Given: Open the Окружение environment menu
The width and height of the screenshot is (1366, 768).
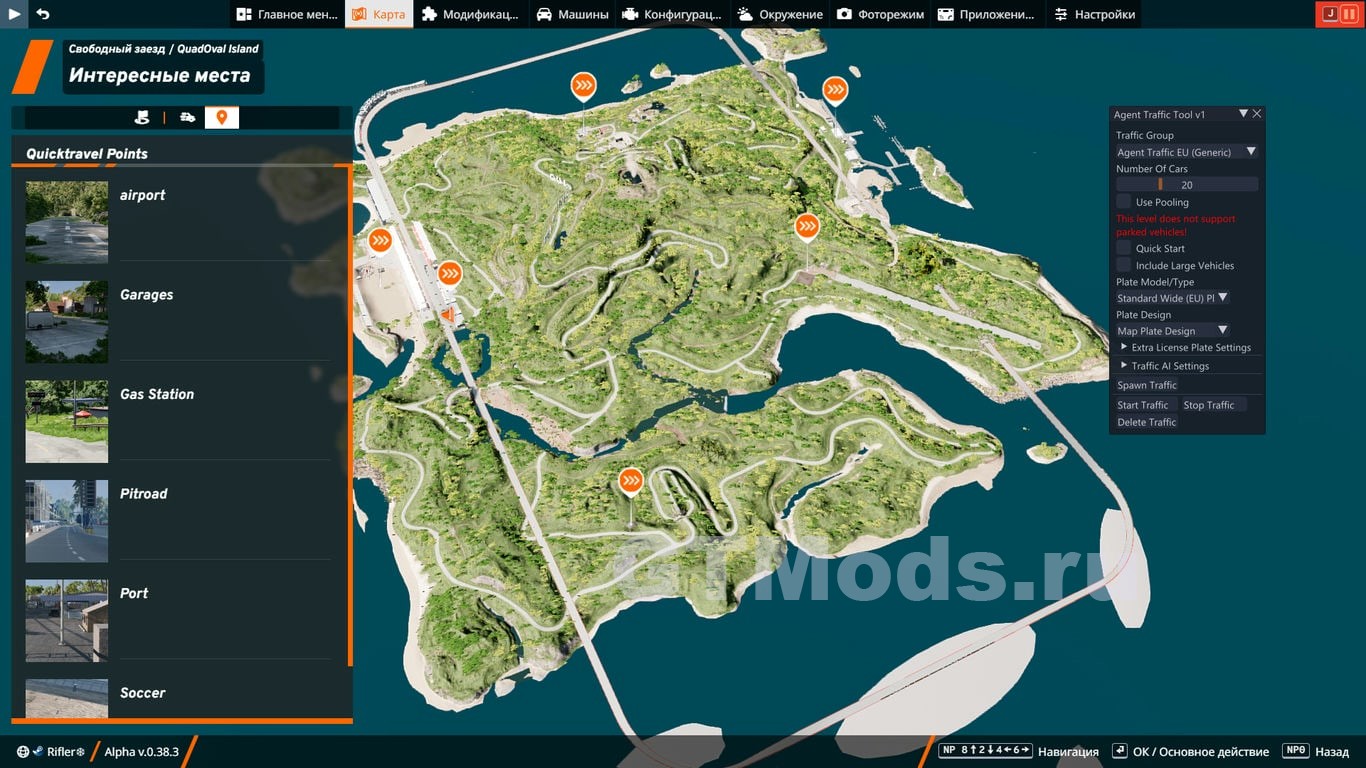Looking at the screenshot, I should (x=780, y=14).
